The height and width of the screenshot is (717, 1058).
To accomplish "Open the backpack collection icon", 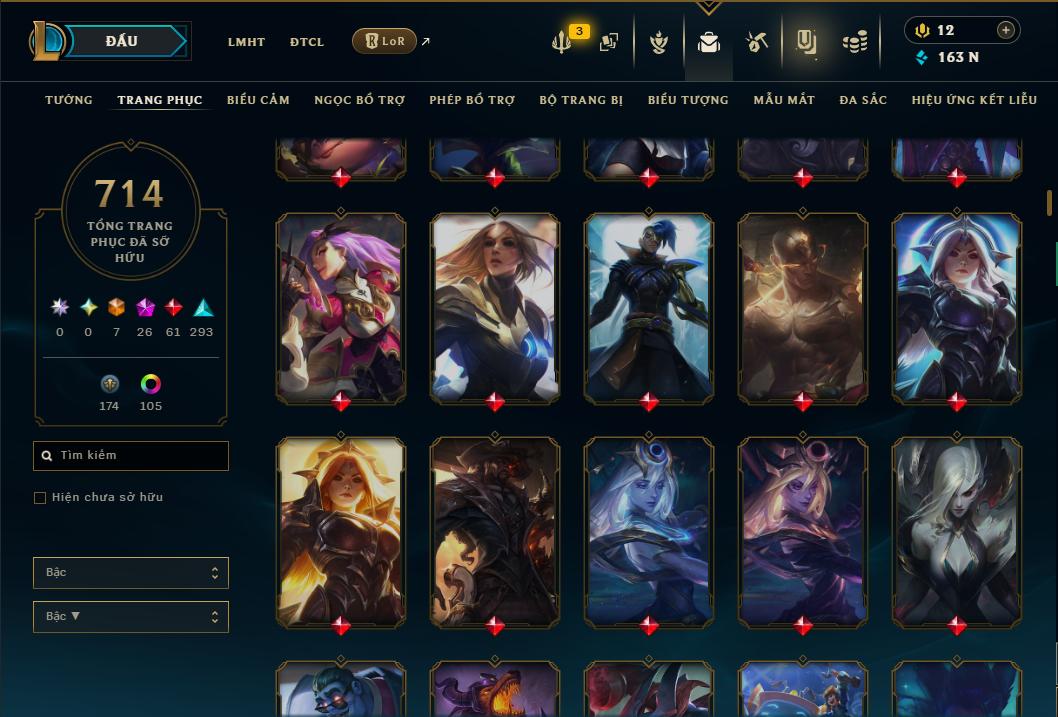I will 708,42.
